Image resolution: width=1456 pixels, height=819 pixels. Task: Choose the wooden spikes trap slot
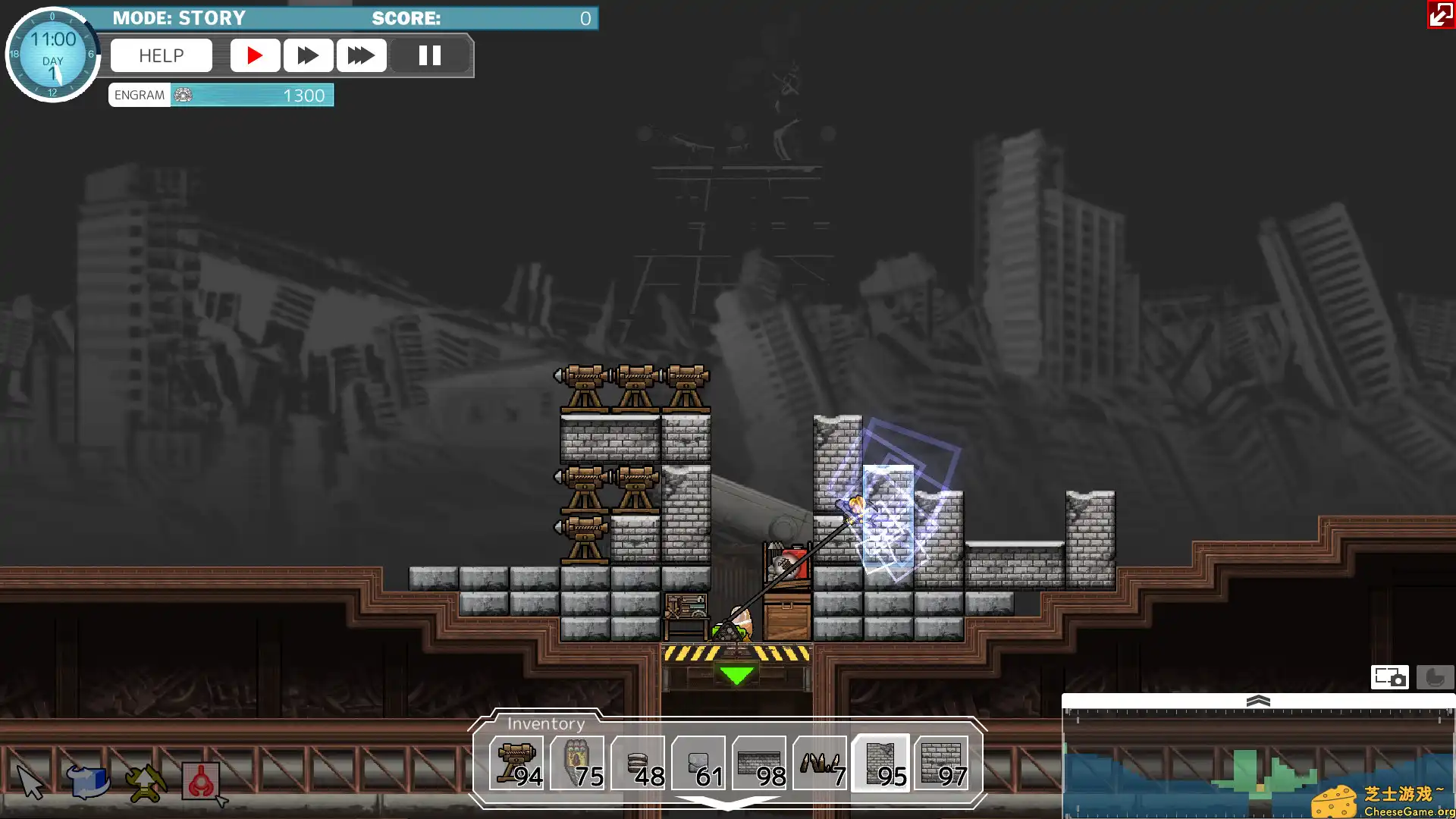coord(820,763)
